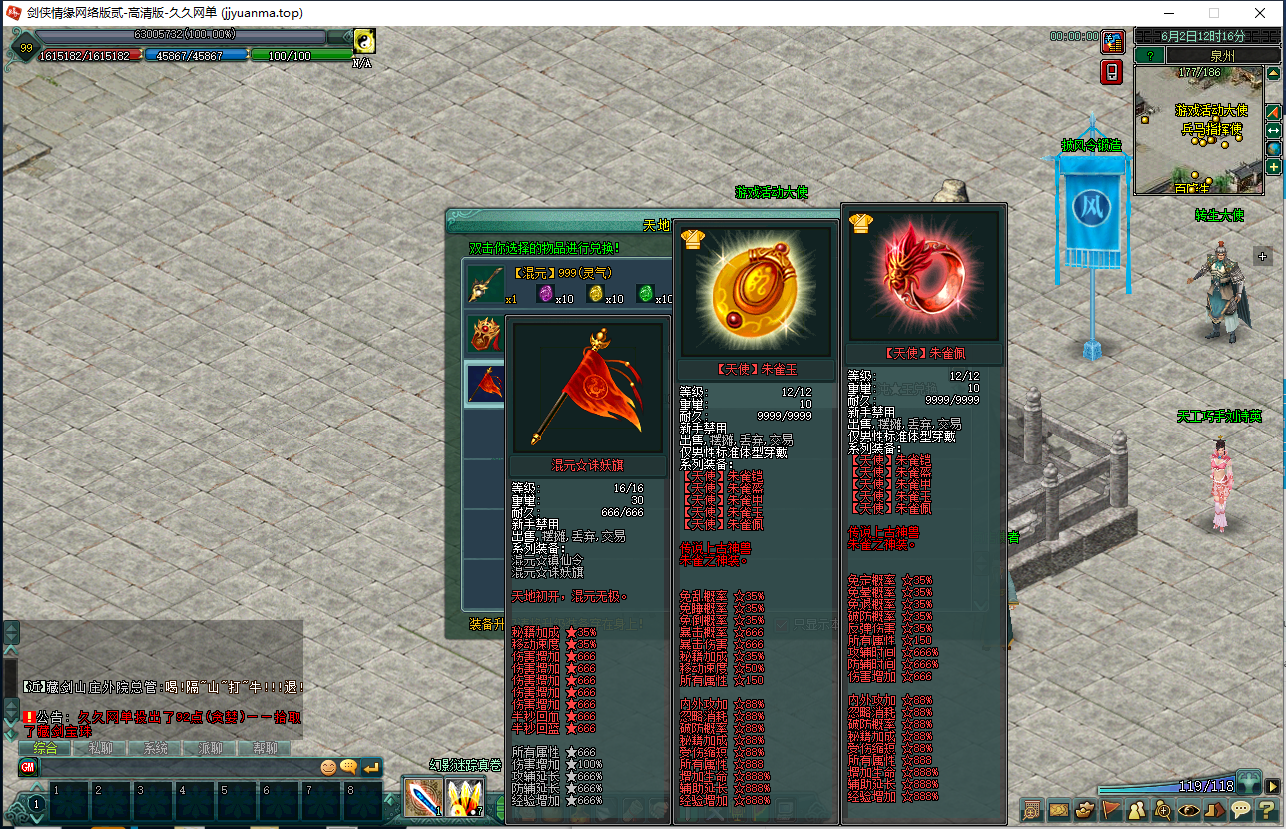This screenshot has width=1286, height=829.
Task: Open the world globe map button
Action: (x=1274, y=149)
